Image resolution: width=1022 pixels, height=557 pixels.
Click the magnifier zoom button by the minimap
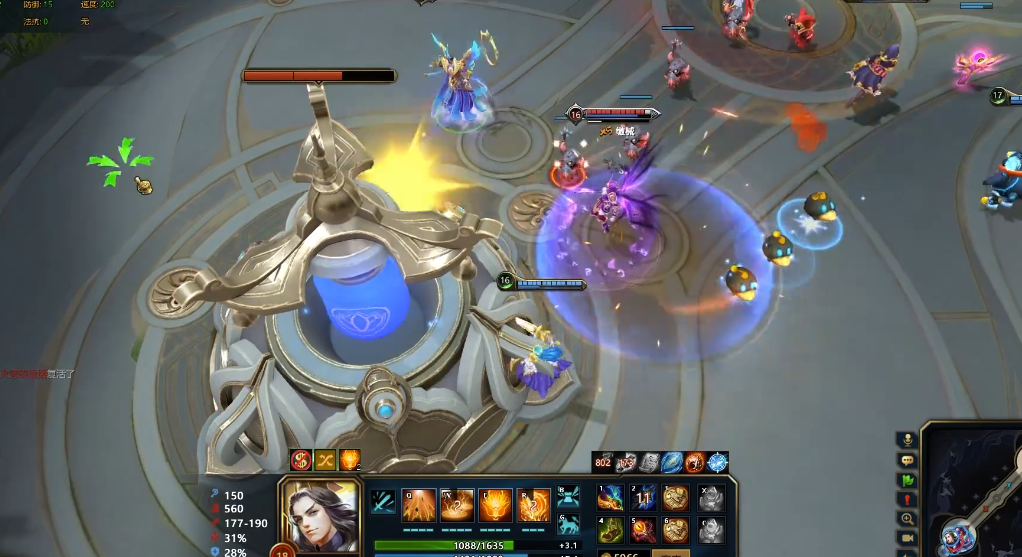pos(907,519)
